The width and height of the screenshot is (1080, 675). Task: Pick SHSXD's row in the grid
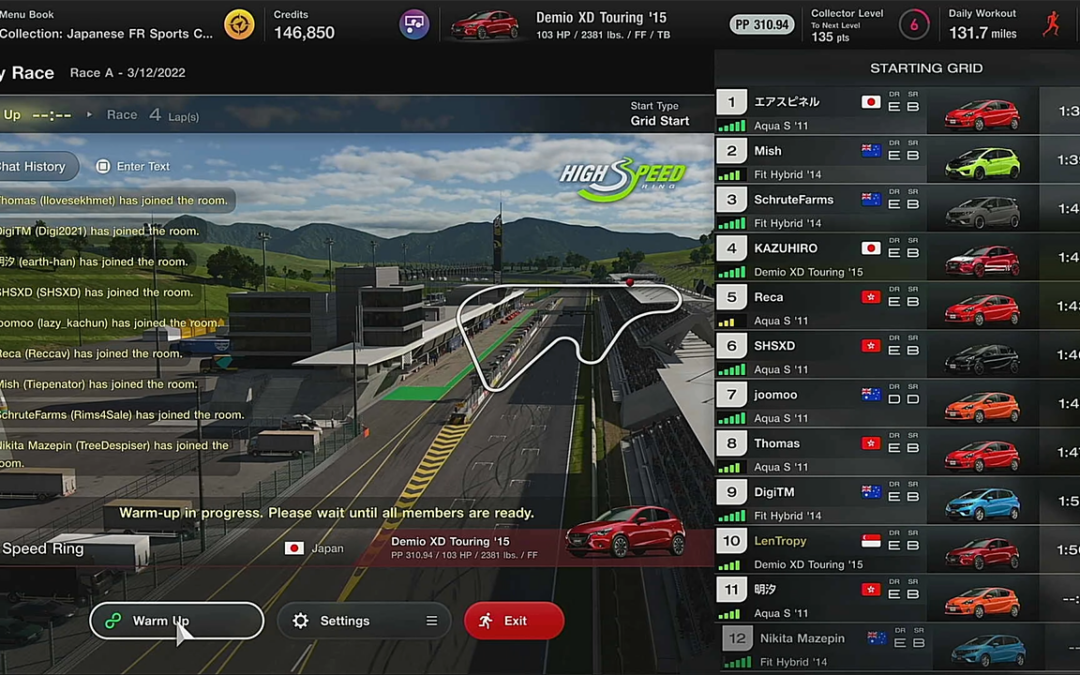click(880, 356)
